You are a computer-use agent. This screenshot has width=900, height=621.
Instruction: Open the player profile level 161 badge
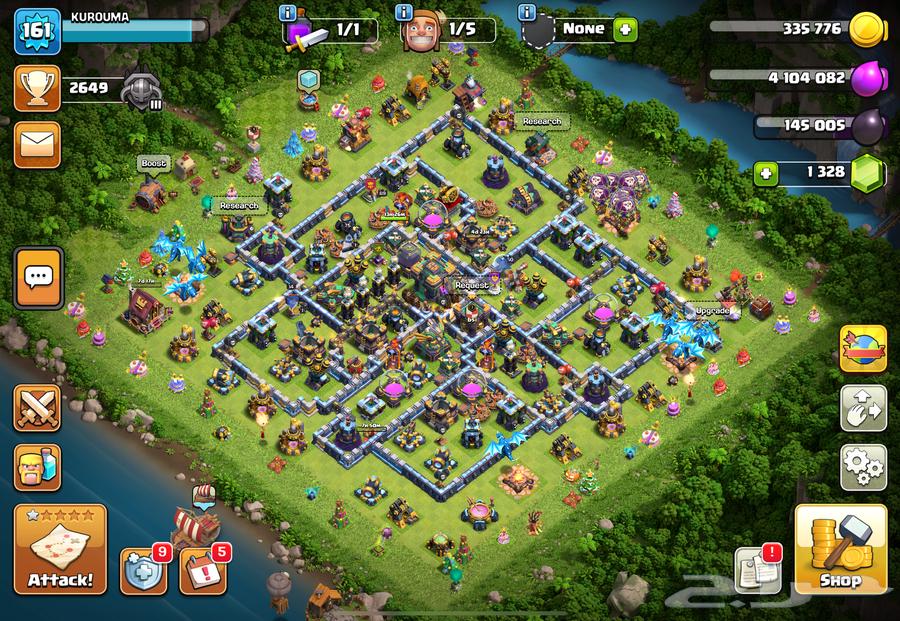point(38,32)
